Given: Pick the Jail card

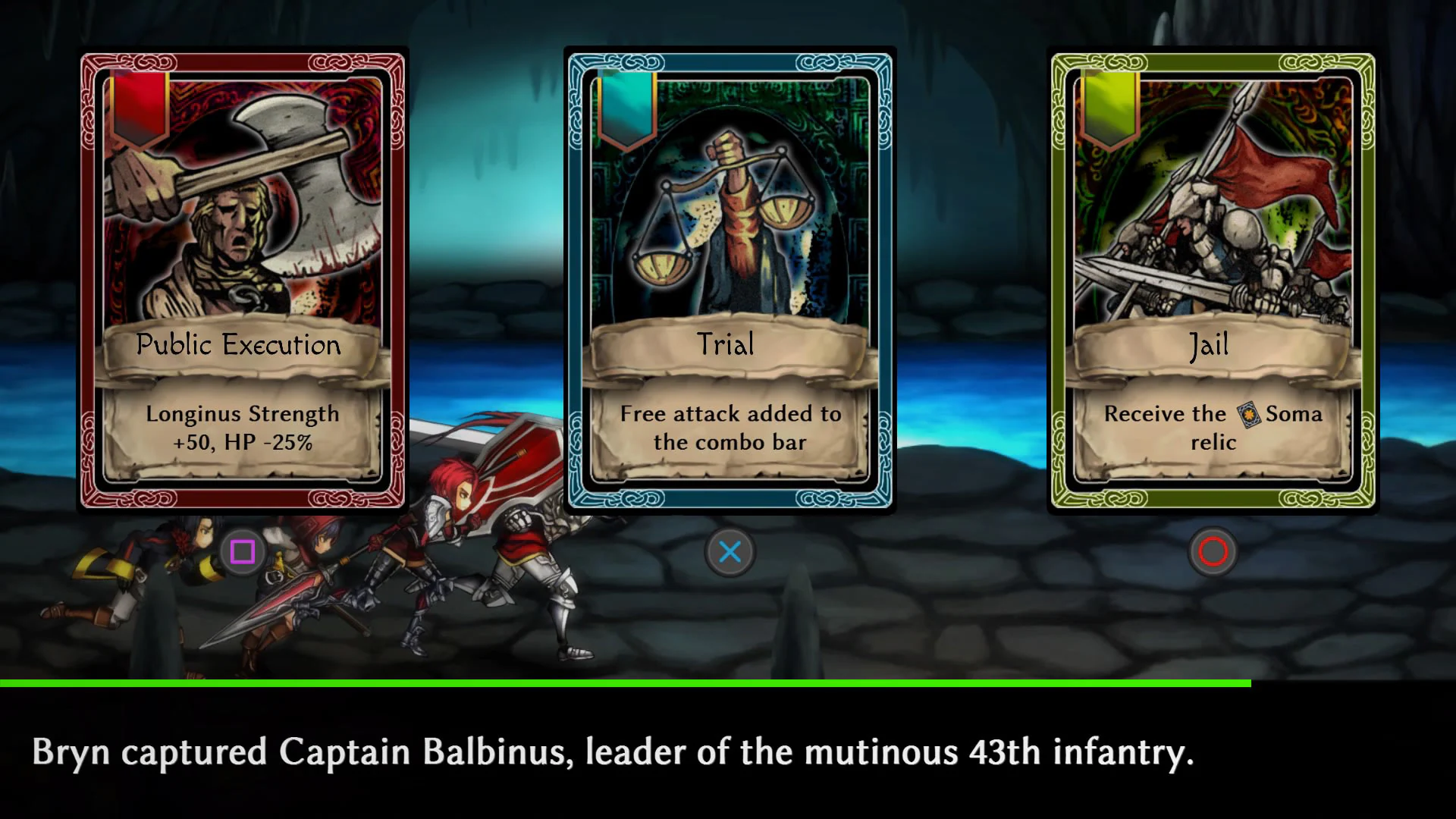Looking at the screenshot, I should (1213, 281).
